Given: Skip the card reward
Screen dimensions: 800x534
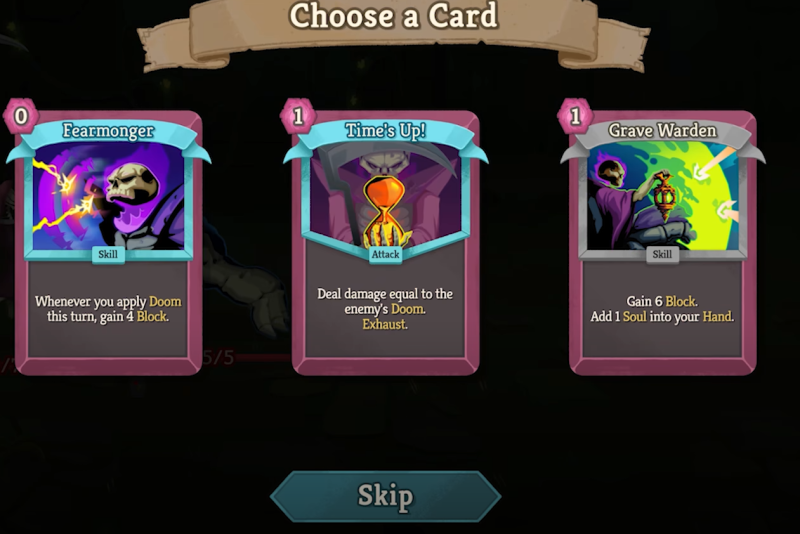Looking at the screenshot, I should [385, 496].
